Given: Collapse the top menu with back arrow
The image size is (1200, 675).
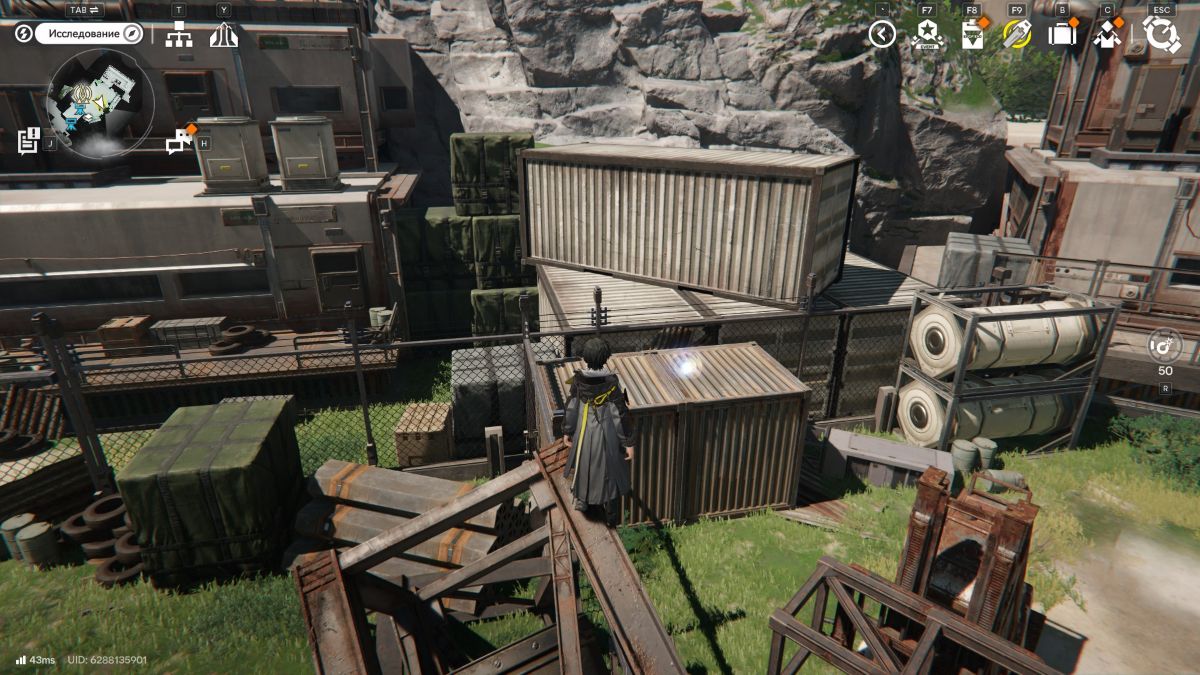Looking at the screenshot, I should pos(881,35).
